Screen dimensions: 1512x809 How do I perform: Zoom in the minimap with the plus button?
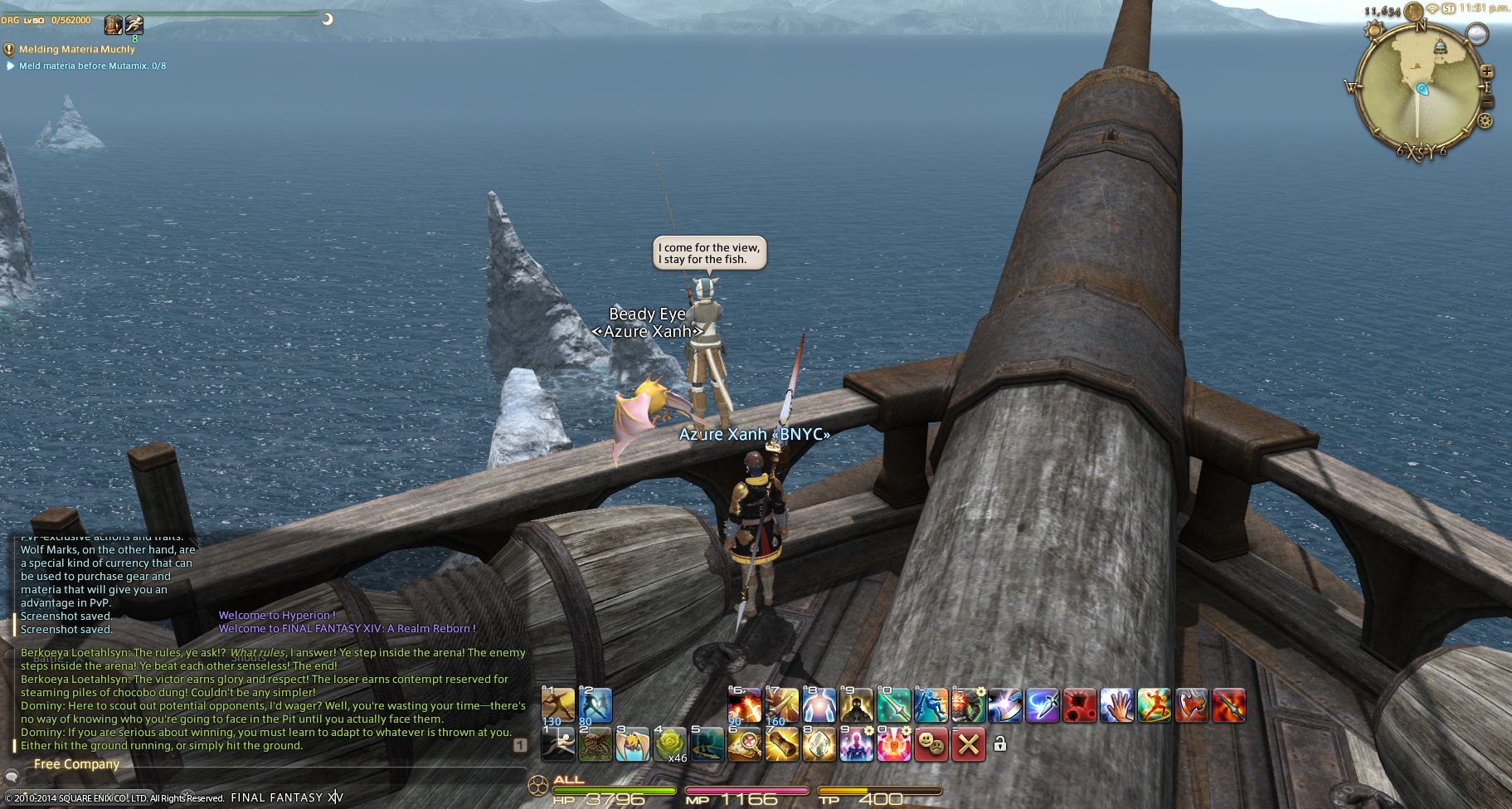click(x=1486, y=72)
